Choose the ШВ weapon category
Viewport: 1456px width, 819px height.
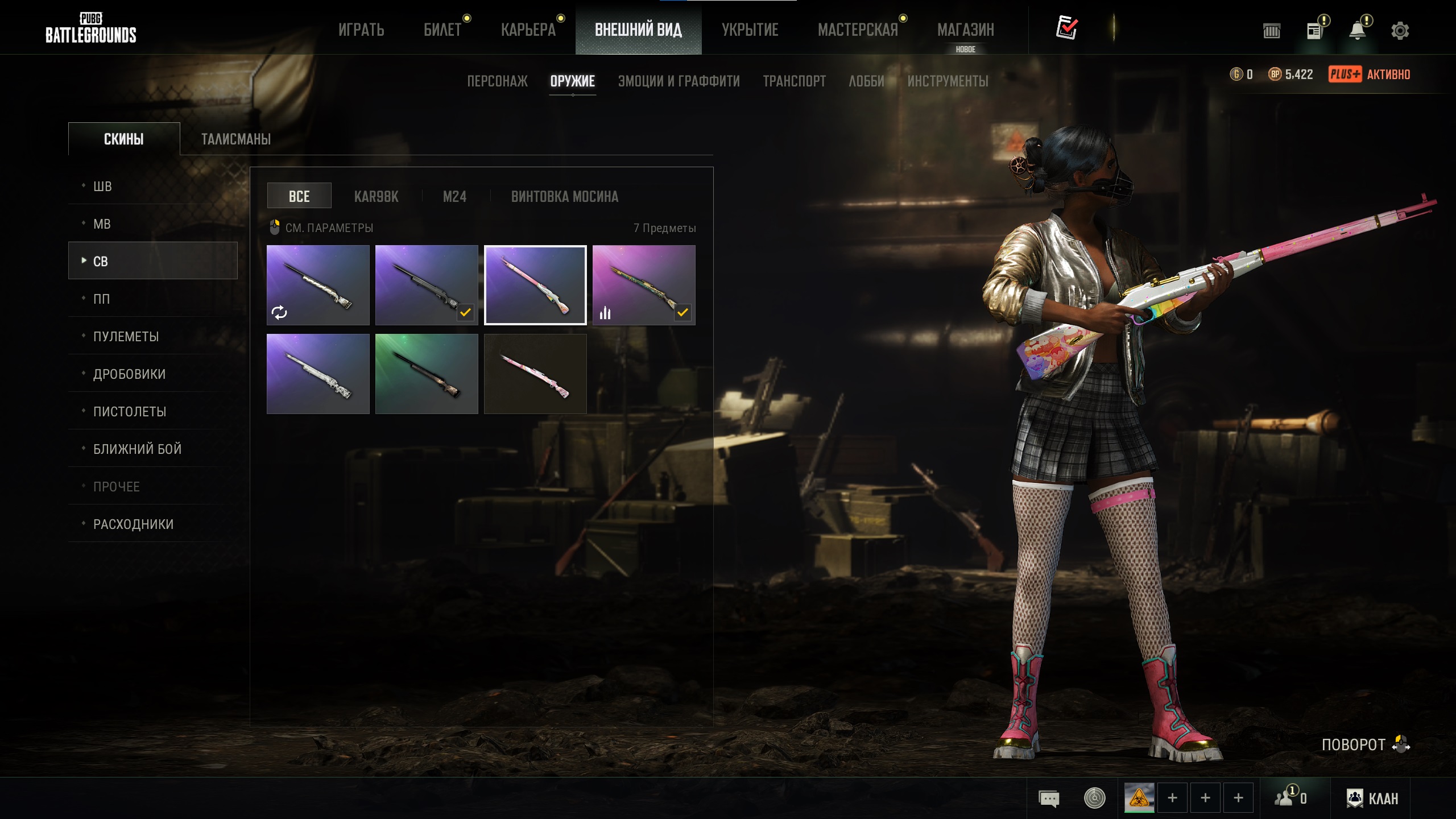[102, 187]
